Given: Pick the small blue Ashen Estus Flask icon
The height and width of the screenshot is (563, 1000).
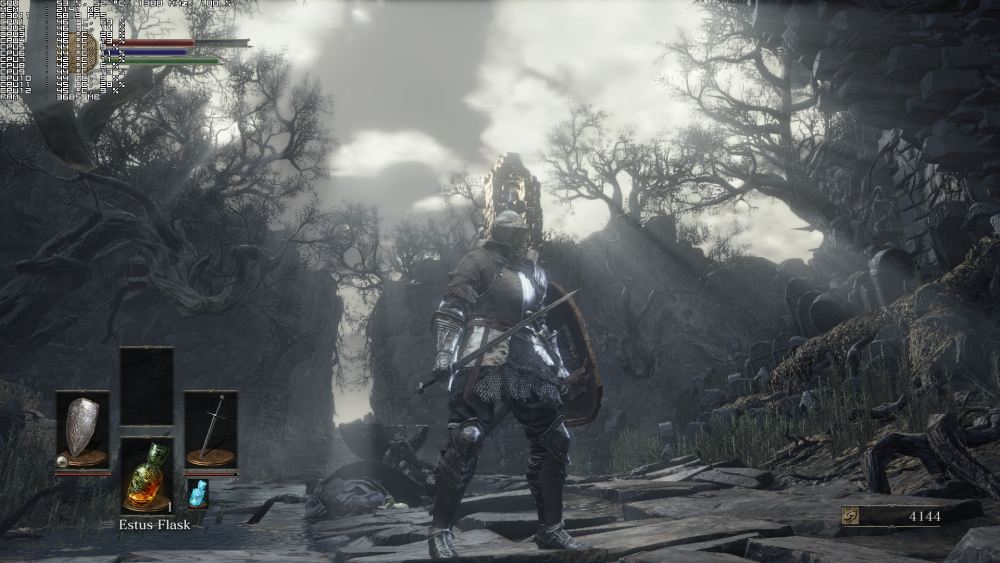Looking at the screenshot, I should 197,492.
